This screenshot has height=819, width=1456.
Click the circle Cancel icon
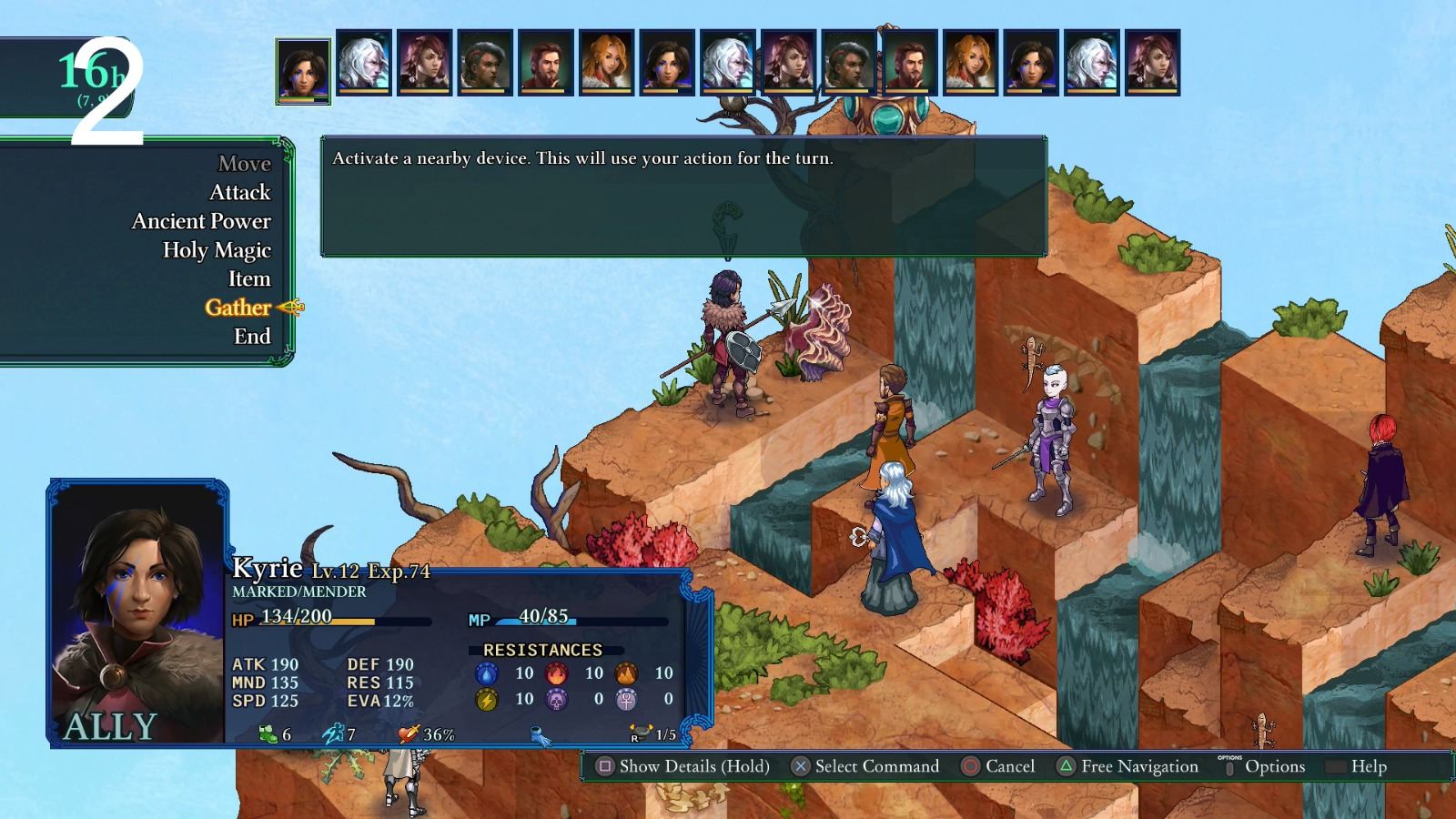(x=971, y=767)
